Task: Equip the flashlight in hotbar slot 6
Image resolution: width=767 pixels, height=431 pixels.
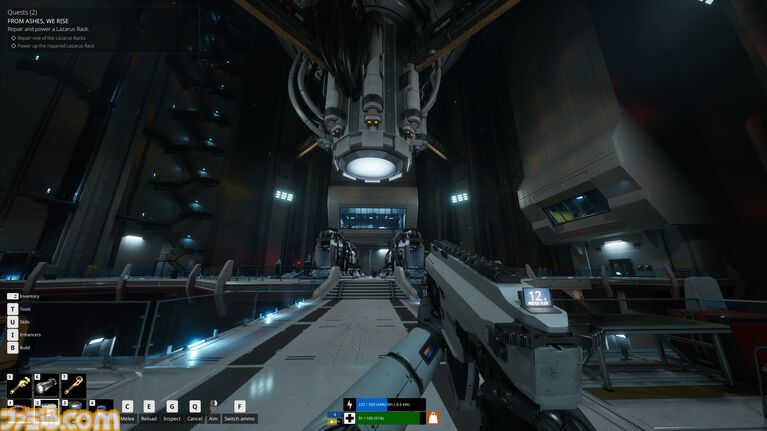Action: [x=46, y=386]
